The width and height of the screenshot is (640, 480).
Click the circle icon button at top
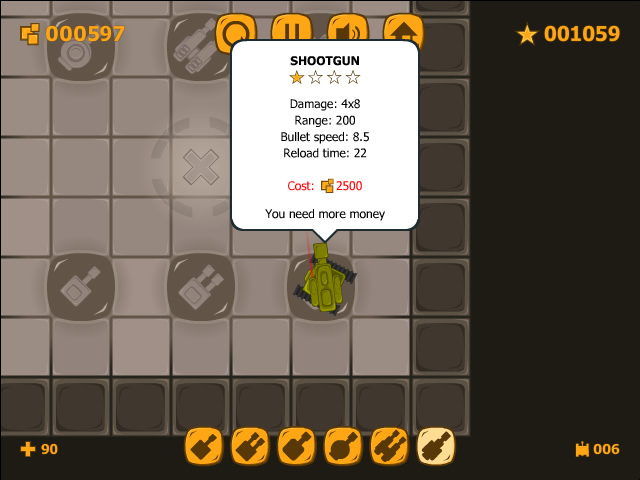(236, 27)
